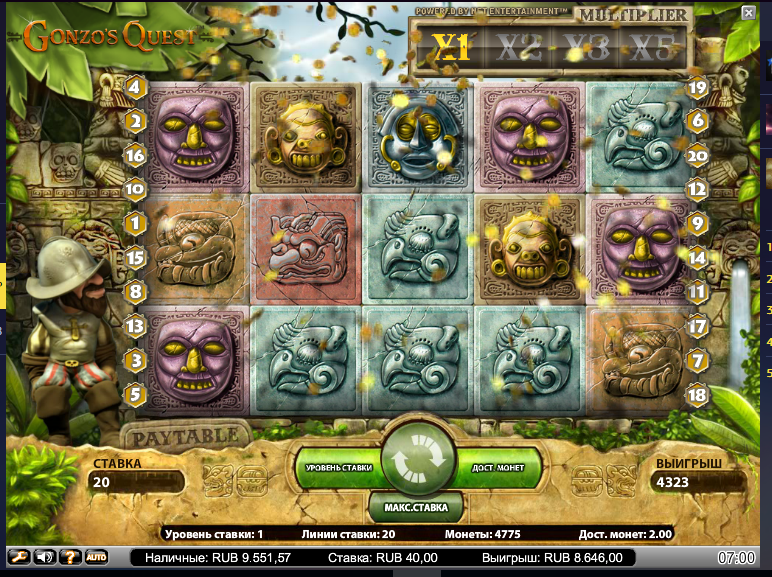
Task: Open settings via the wrench icon
Action: (x=19, y=557)
